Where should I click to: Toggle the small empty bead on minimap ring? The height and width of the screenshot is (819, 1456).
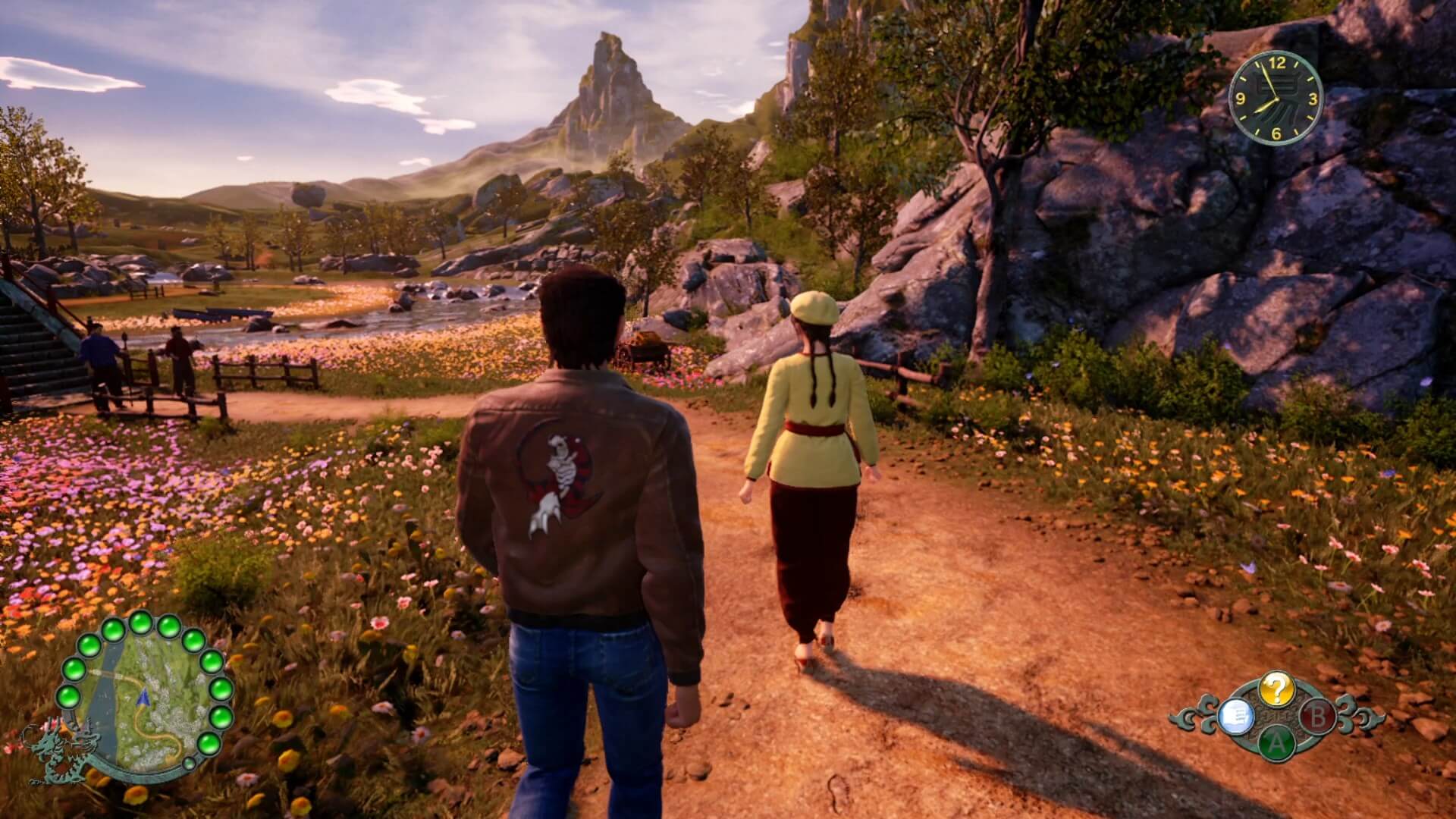click(x=189, y=763)
